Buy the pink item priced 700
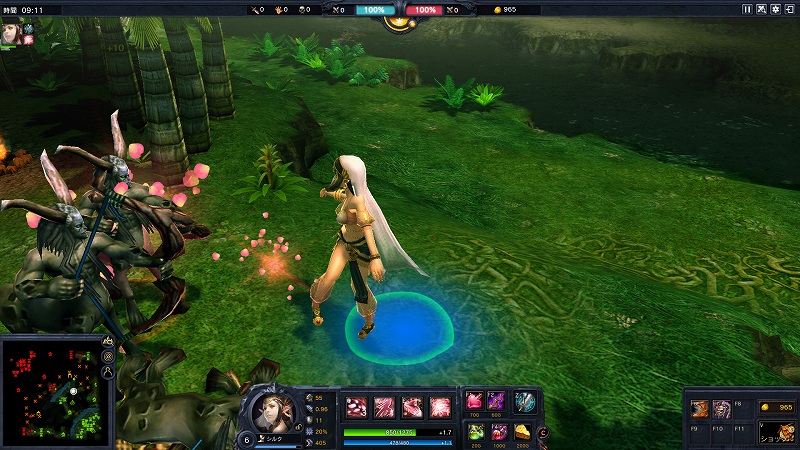 (x=475, y=401)
